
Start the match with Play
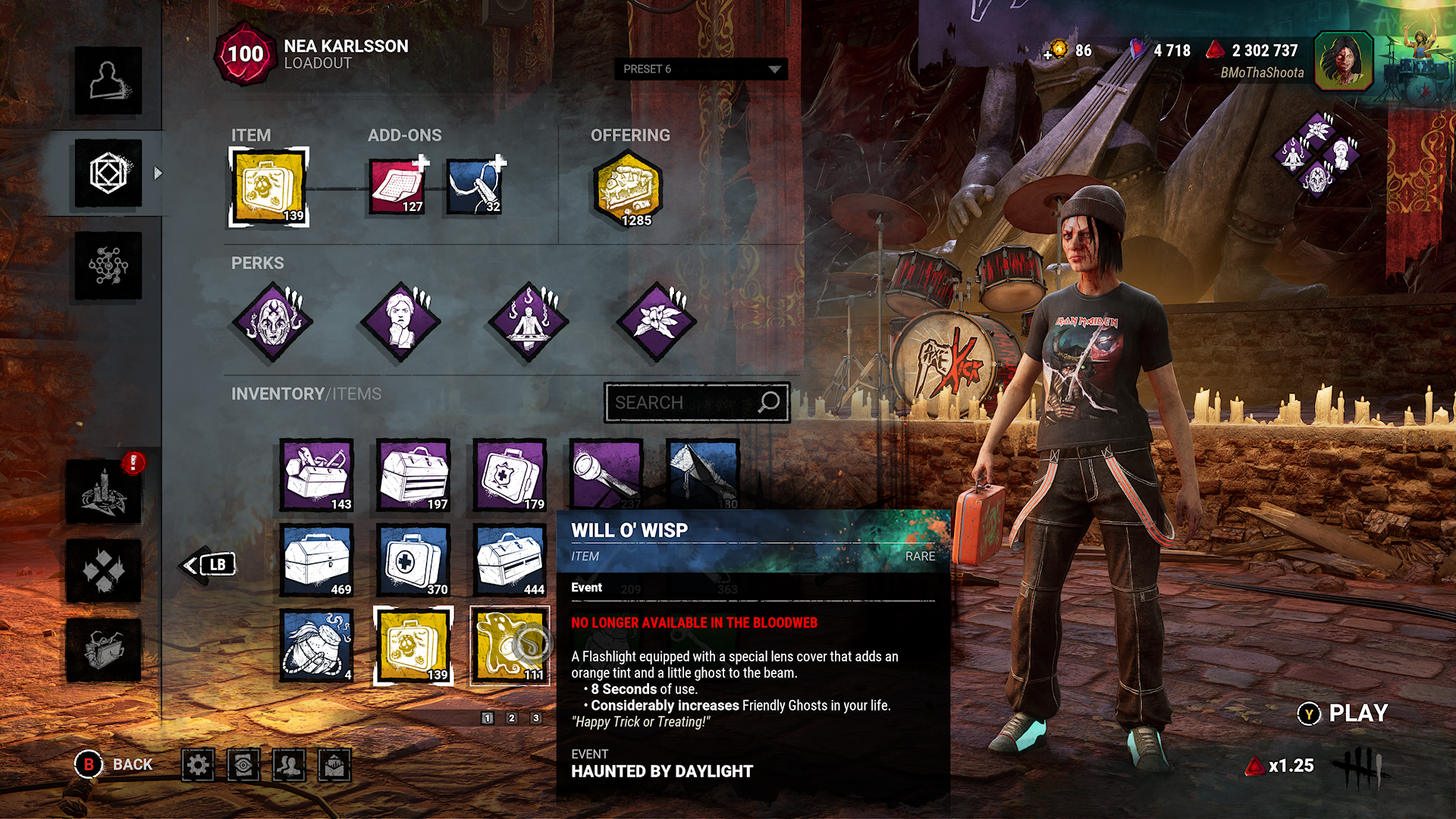coord(1343,714)
